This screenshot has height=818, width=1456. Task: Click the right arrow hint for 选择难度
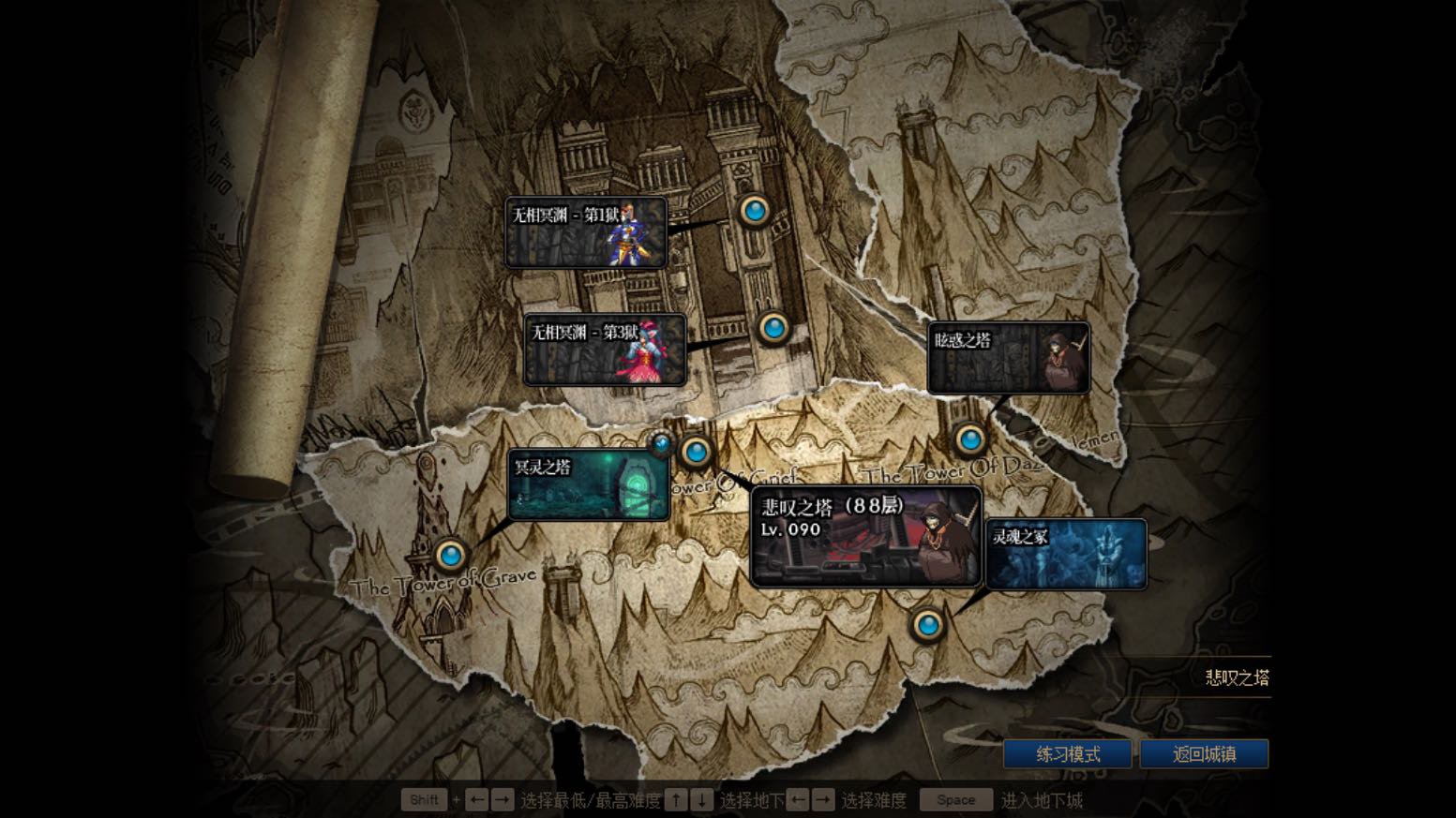pyautogui.click(x=821, y=799)
